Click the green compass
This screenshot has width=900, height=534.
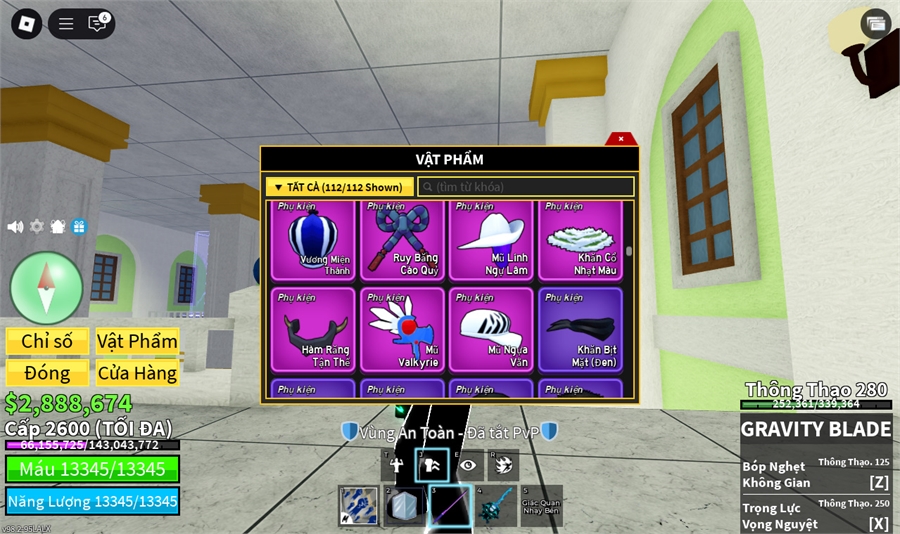[x=46, y=287]
